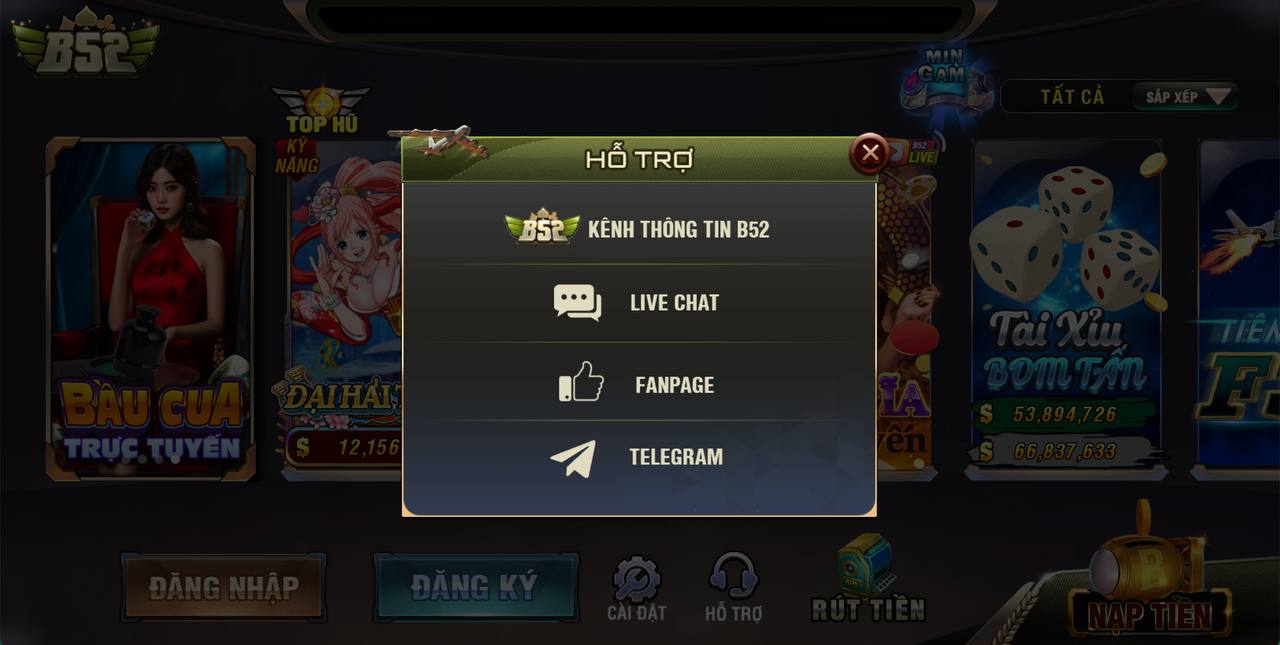
Task: Choose the Tài Xỉu Bom Tấn game tile
Action: click(1066, 310)
